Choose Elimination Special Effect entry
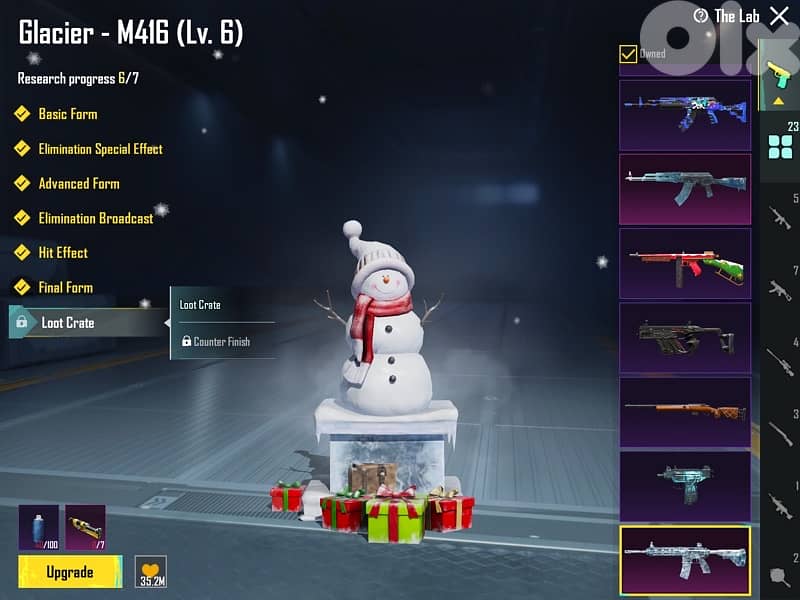Viewport: 800px width, 600px height. coord(100,149)
